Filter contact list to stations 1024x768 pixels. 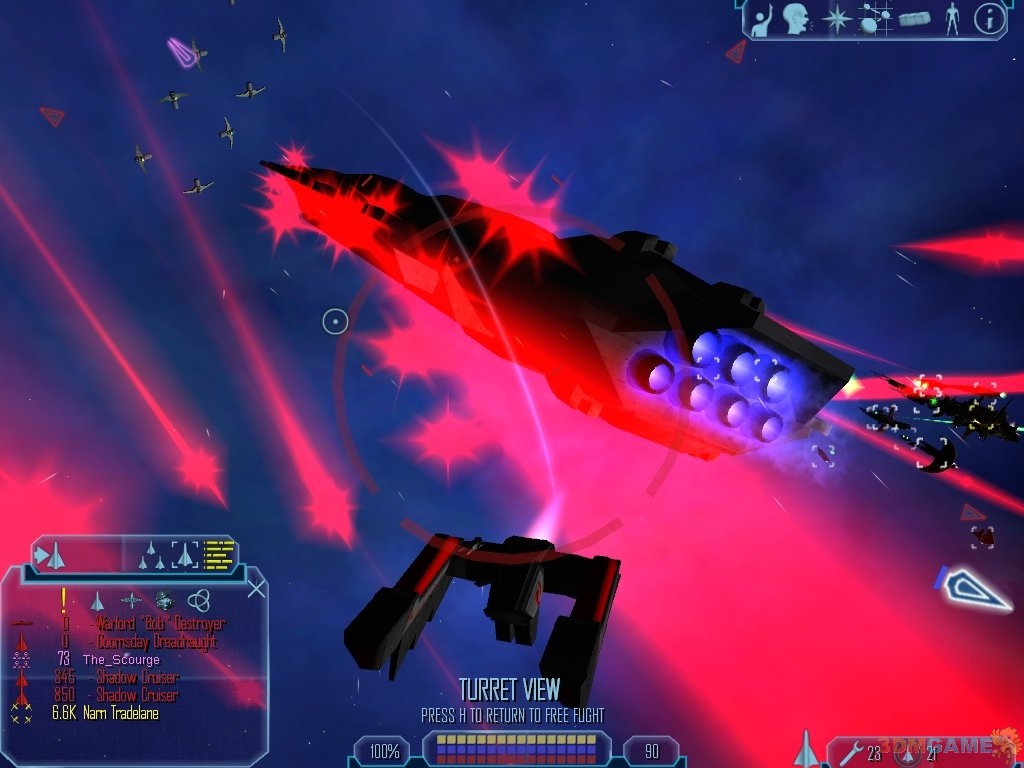[x=131, y=601]
